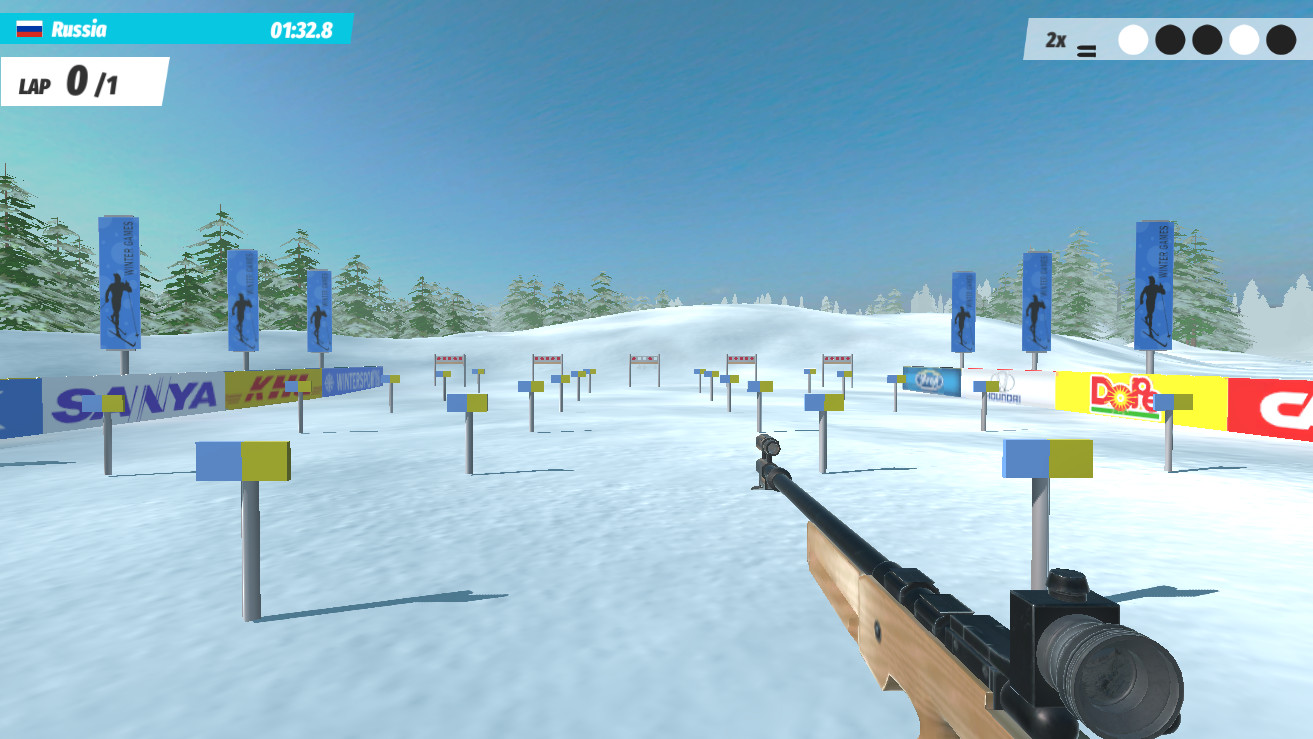Image resolution: width=1313 pixels, height=739 pixels.
Task: Click the race timer showing 01:32.8
Action: pos(300,29)
